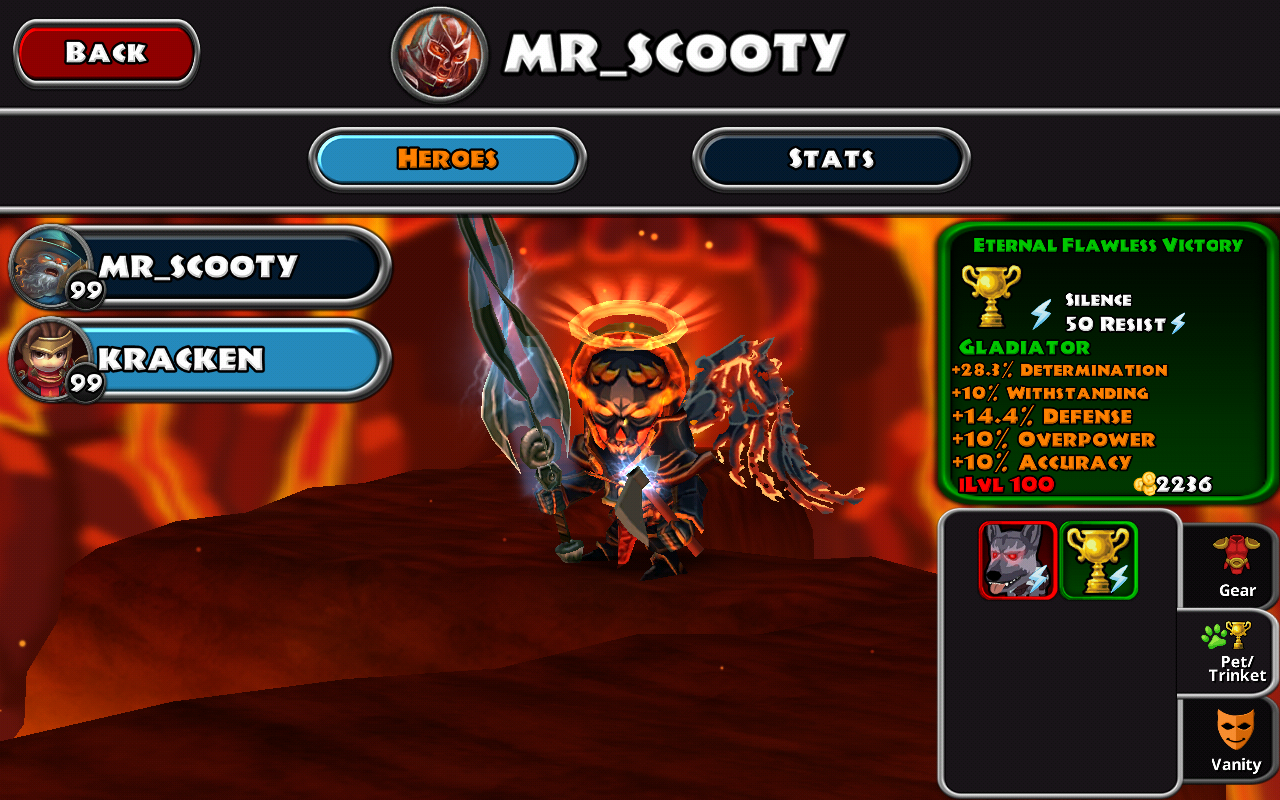Switch to the Heroes tab
This screenshot has height=800, width=1280.
[447, 159]
